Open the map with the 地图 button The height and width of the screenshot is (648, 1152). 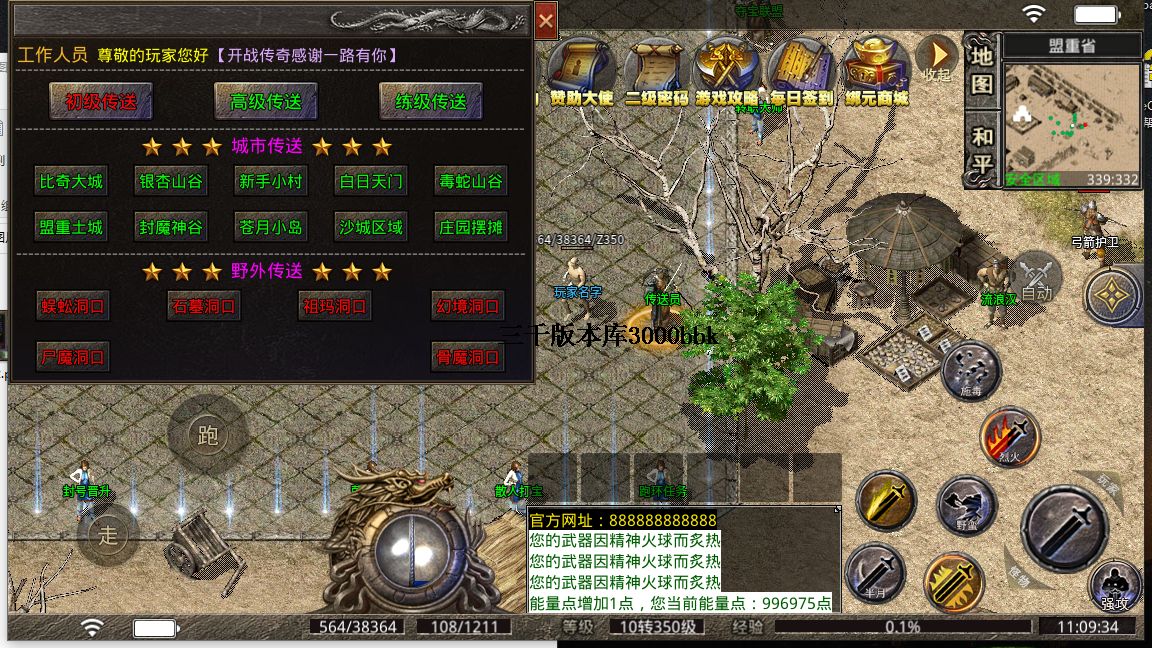pyautogui.click(x=983, y=70)
